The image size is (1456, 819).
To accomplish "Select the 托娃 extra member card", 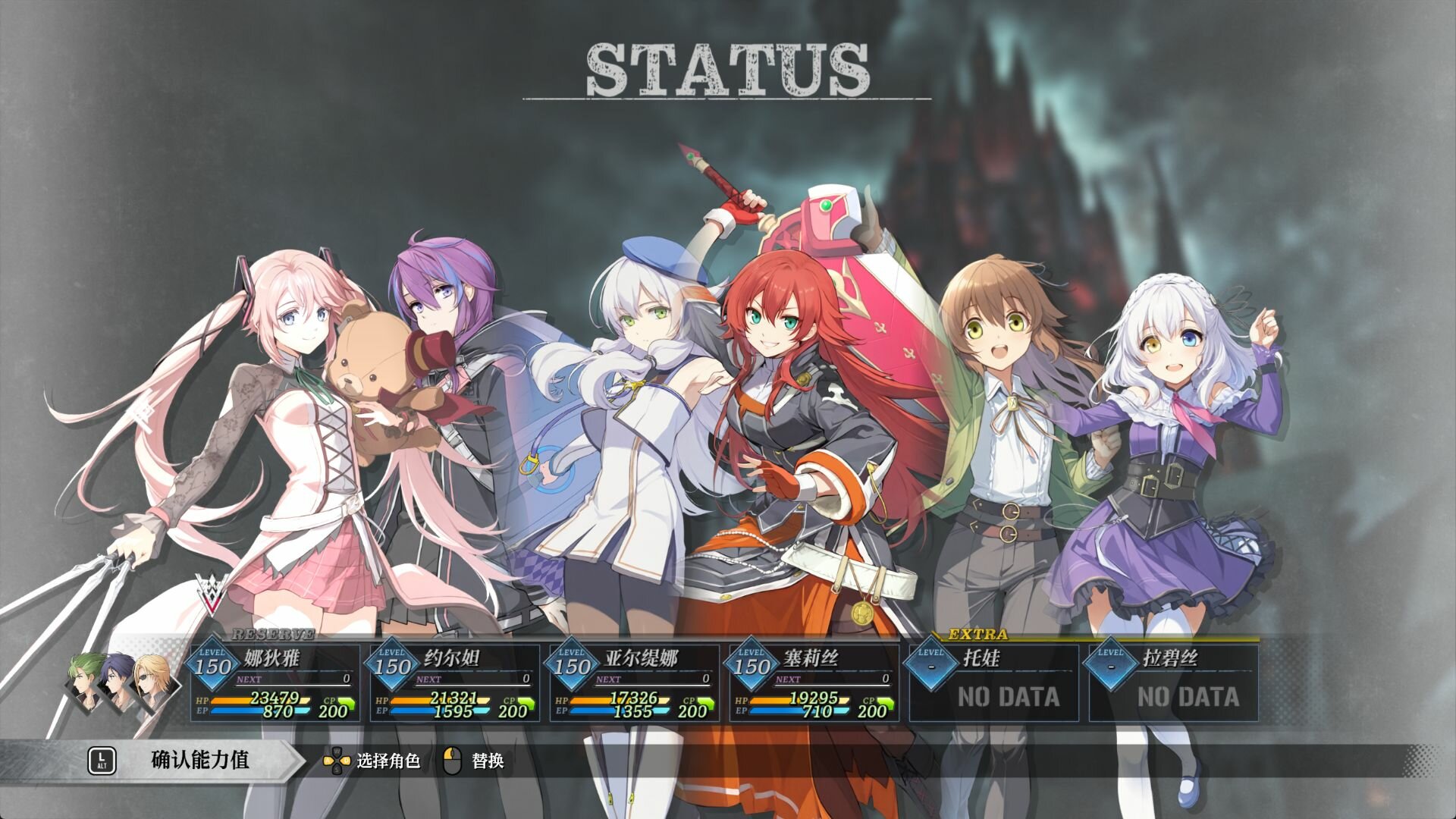I will coord(993,682).
